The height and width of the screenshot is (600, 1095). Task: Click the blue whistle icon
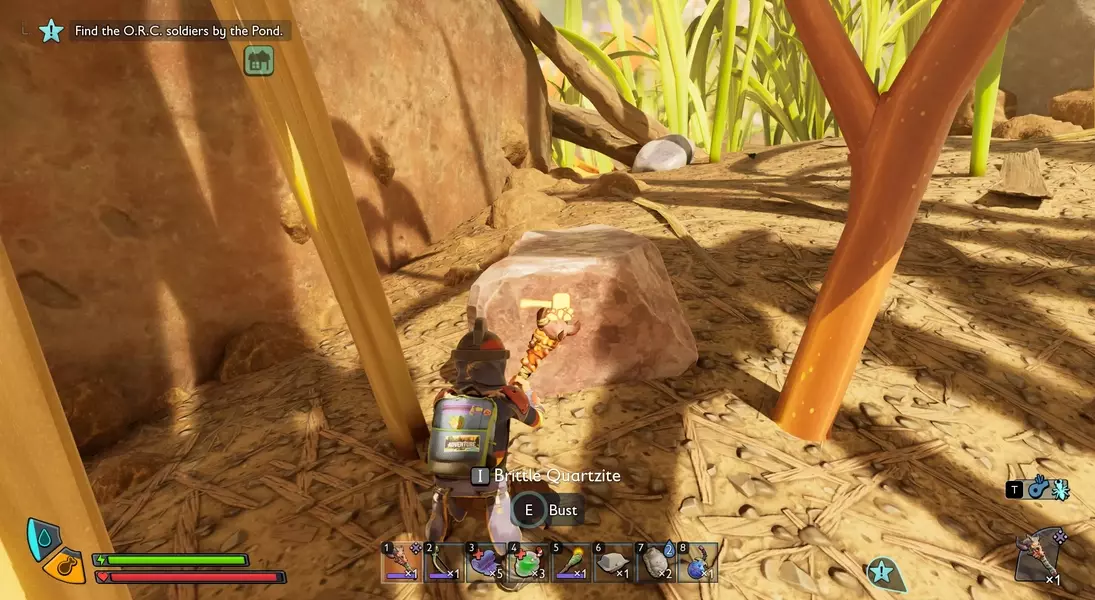tap(1038, 489)
